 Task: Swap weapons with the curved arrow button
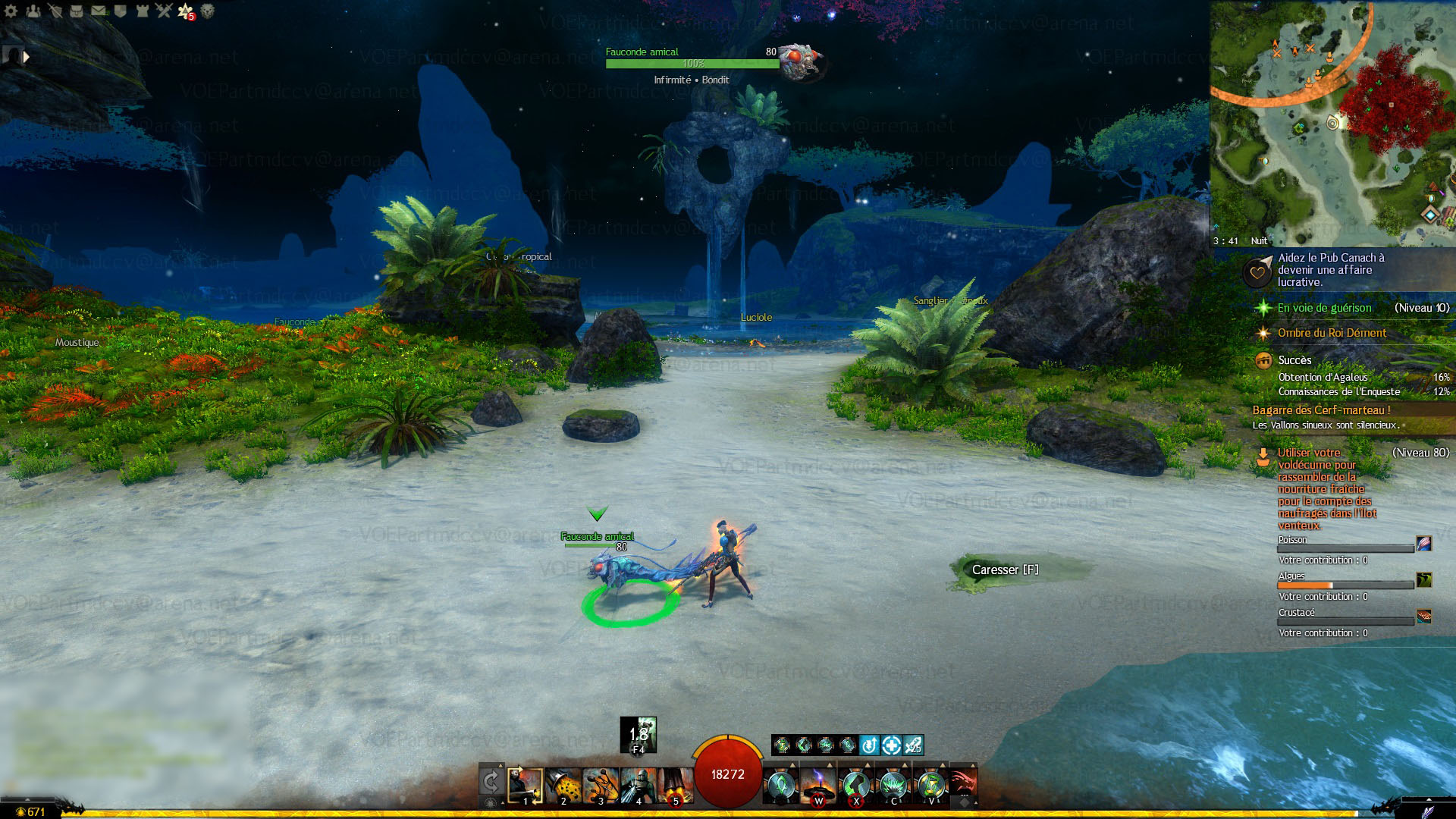click(491, 781)
